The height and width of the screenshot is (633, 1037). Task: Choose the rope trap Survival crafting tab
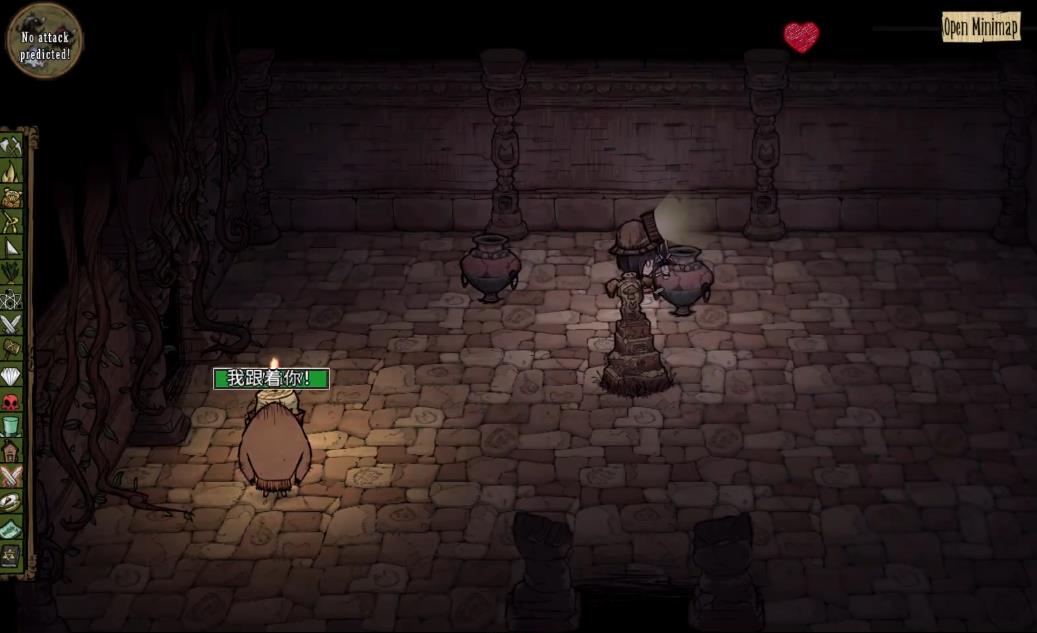pos(11,222)
